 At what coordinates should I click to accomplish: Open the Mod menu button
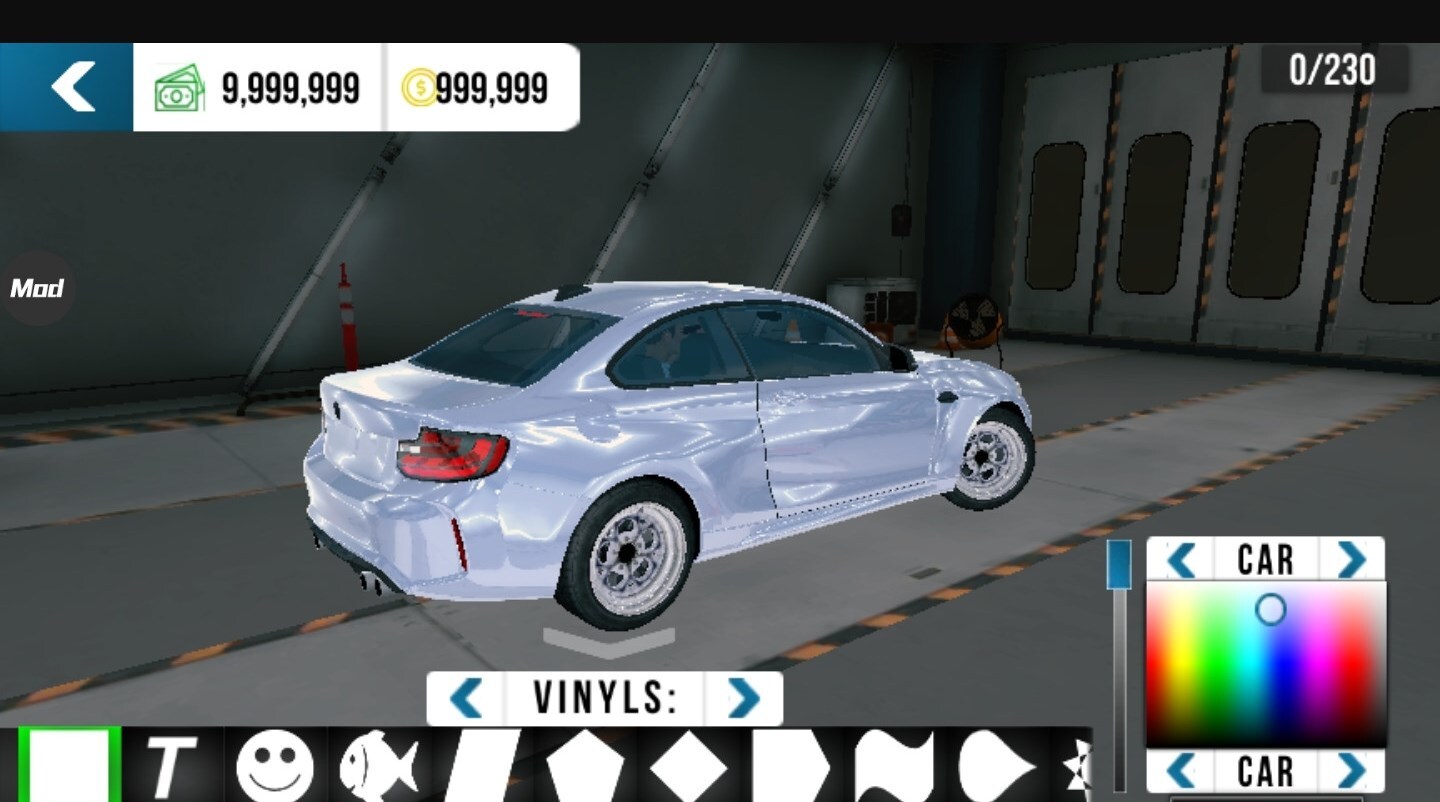37,289
